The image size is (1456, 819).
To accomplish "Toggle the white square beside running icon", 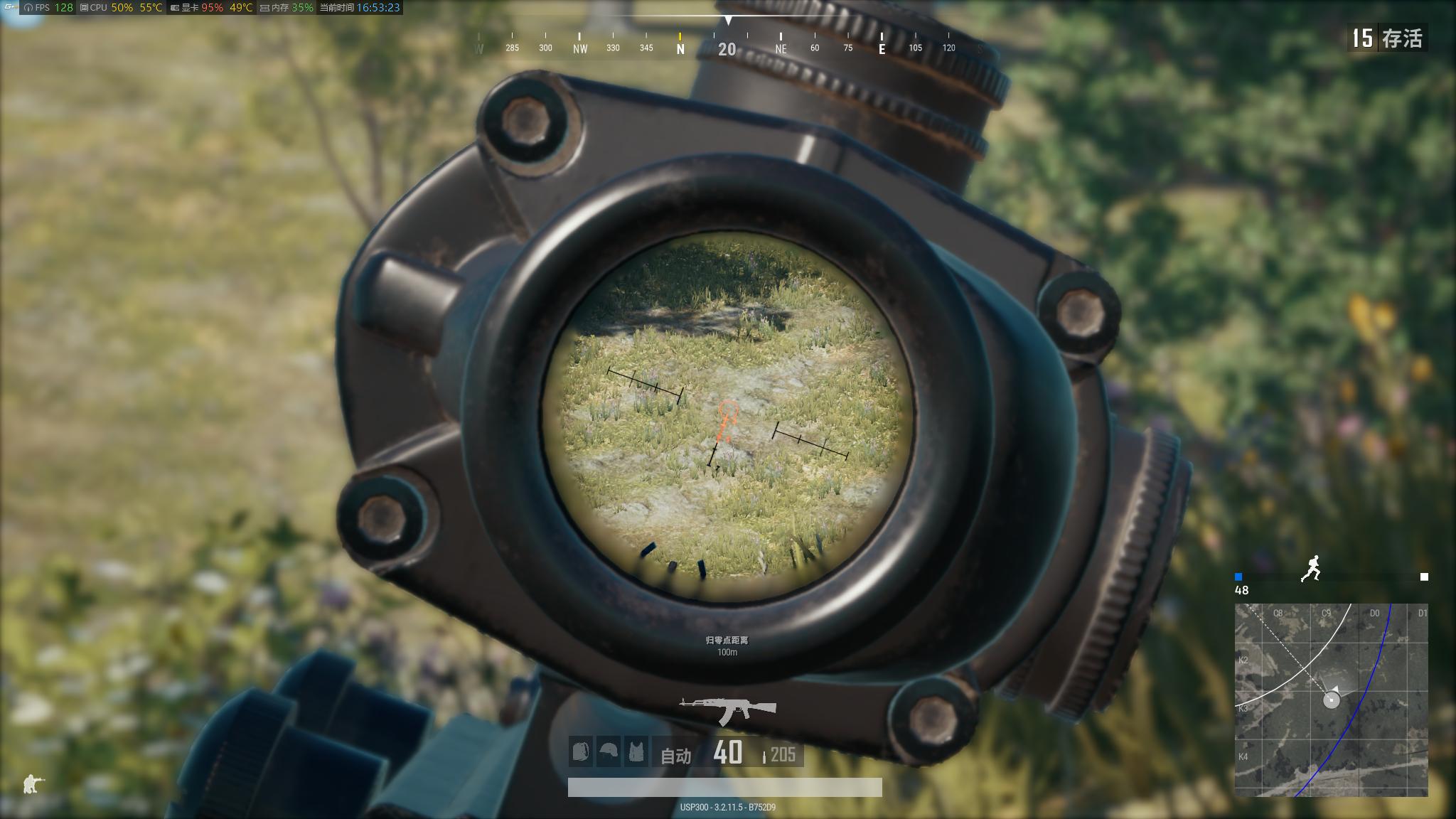I will [x=1425, y=577].
